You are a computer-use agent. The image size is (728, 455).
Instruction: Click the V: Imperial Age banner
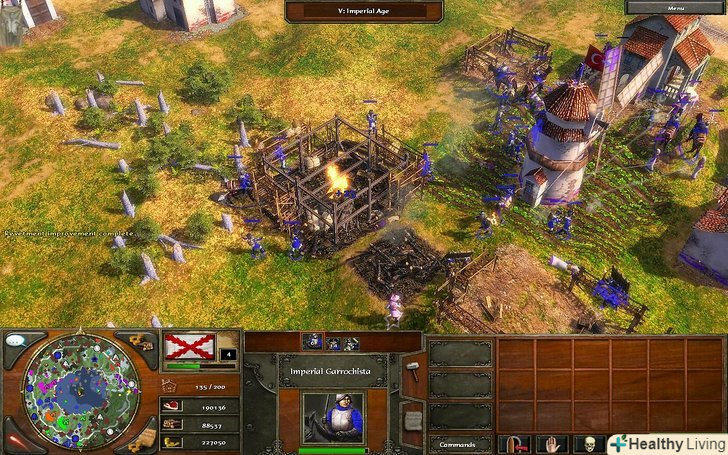coord(364,10)
